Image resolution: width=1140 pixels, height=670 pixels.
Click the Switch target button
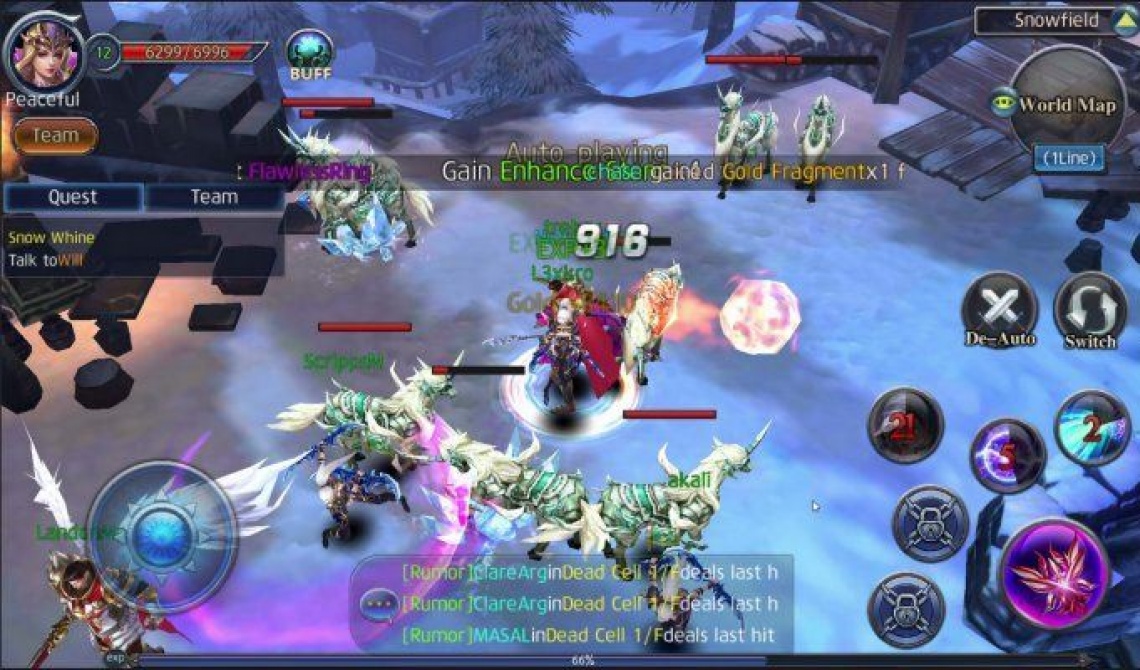tap(1089, 311)
